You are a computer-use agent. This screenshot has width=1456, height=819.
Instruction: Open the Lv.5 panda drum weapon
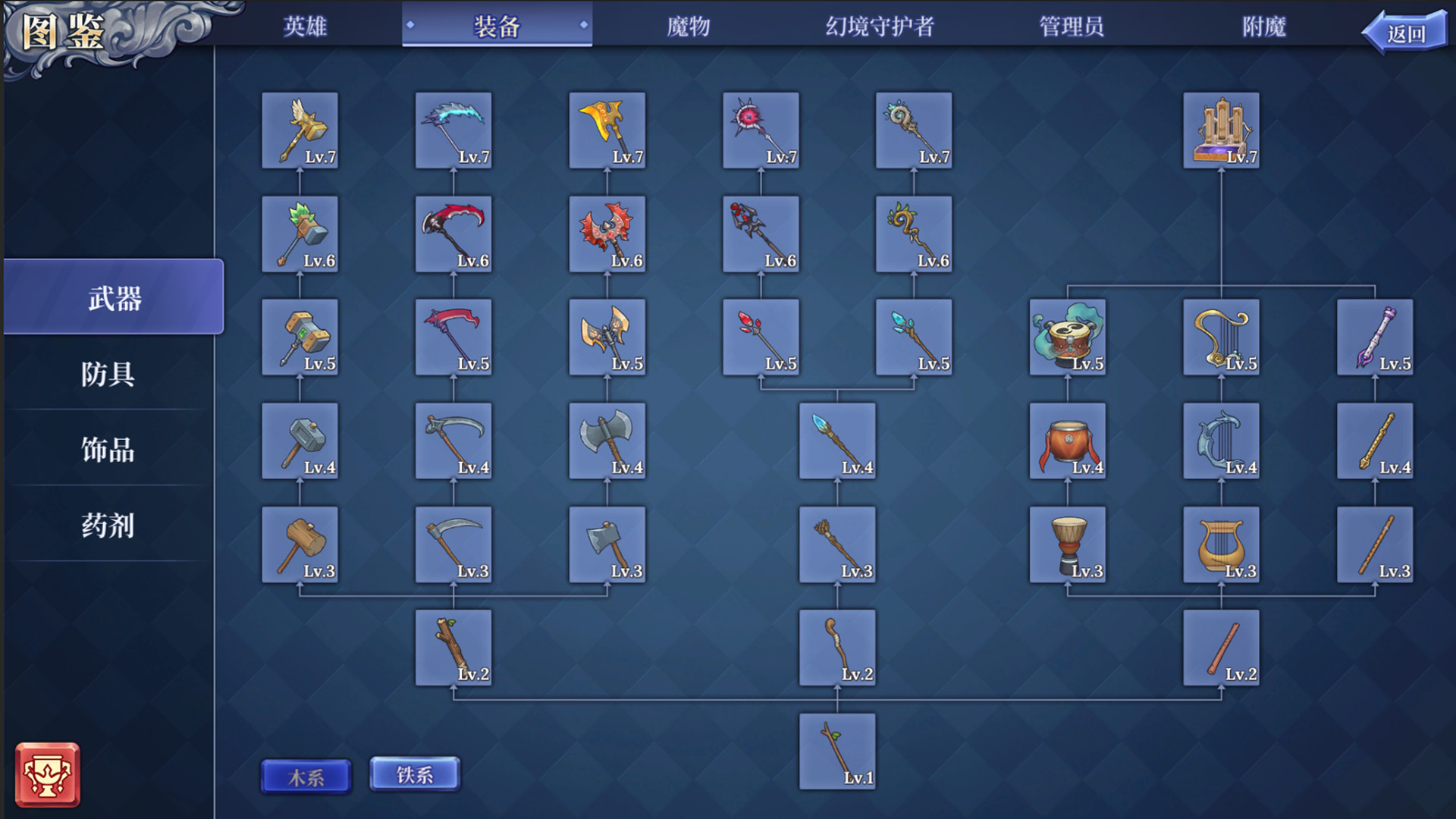pyautogui.click(x=1068, y=337)
